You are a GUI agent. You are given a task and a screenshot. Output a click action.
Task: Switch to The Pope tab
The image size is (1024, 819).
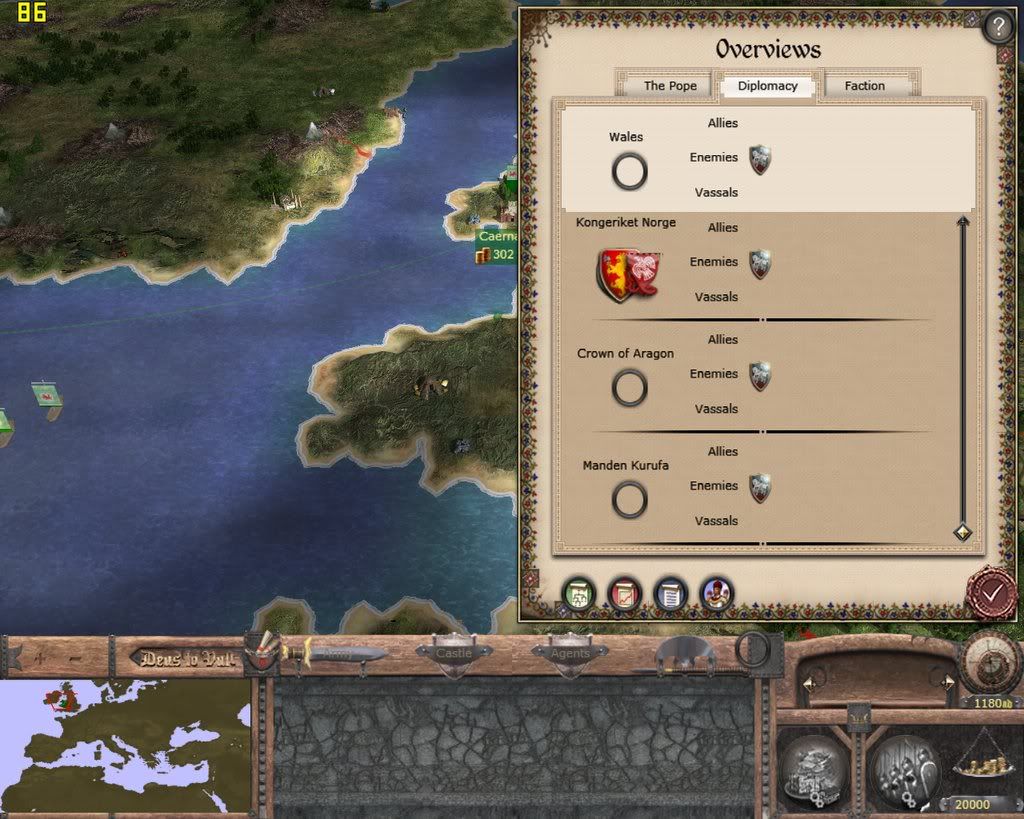pos(669,86)
